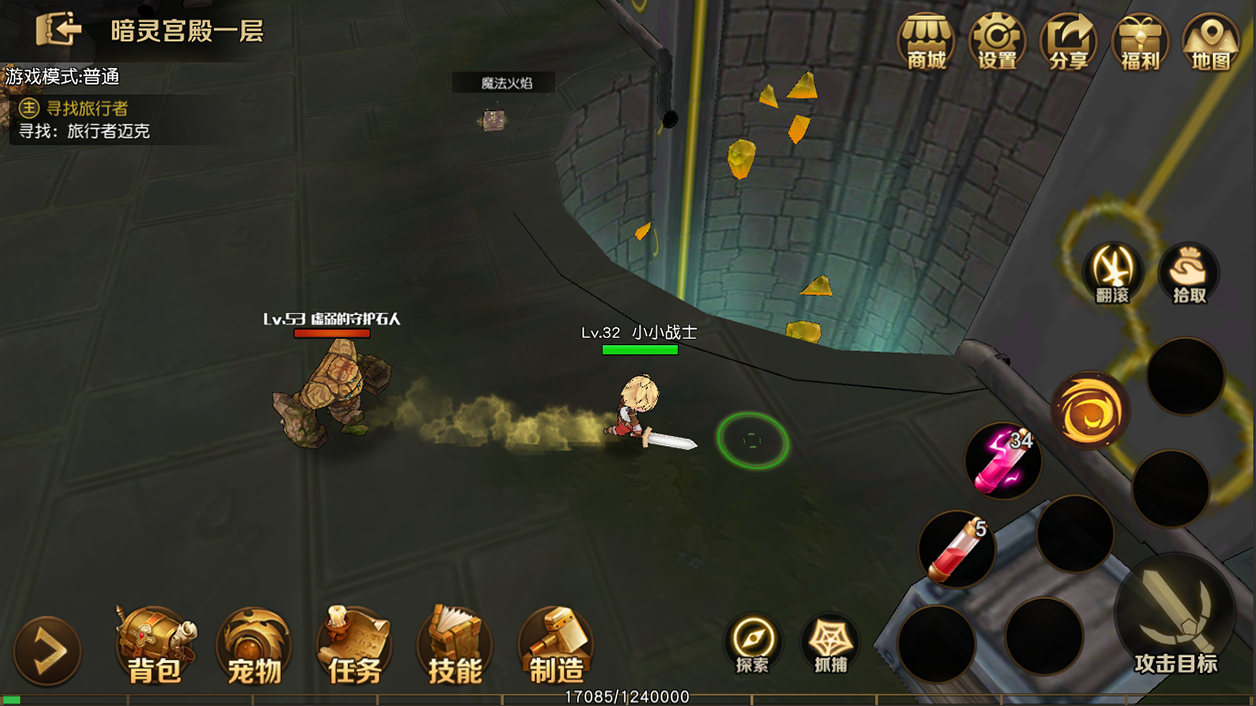Viewport: 1256px width, 706px height.
Task: Activate the 抓捕 capture net
Action: (830, 642)
